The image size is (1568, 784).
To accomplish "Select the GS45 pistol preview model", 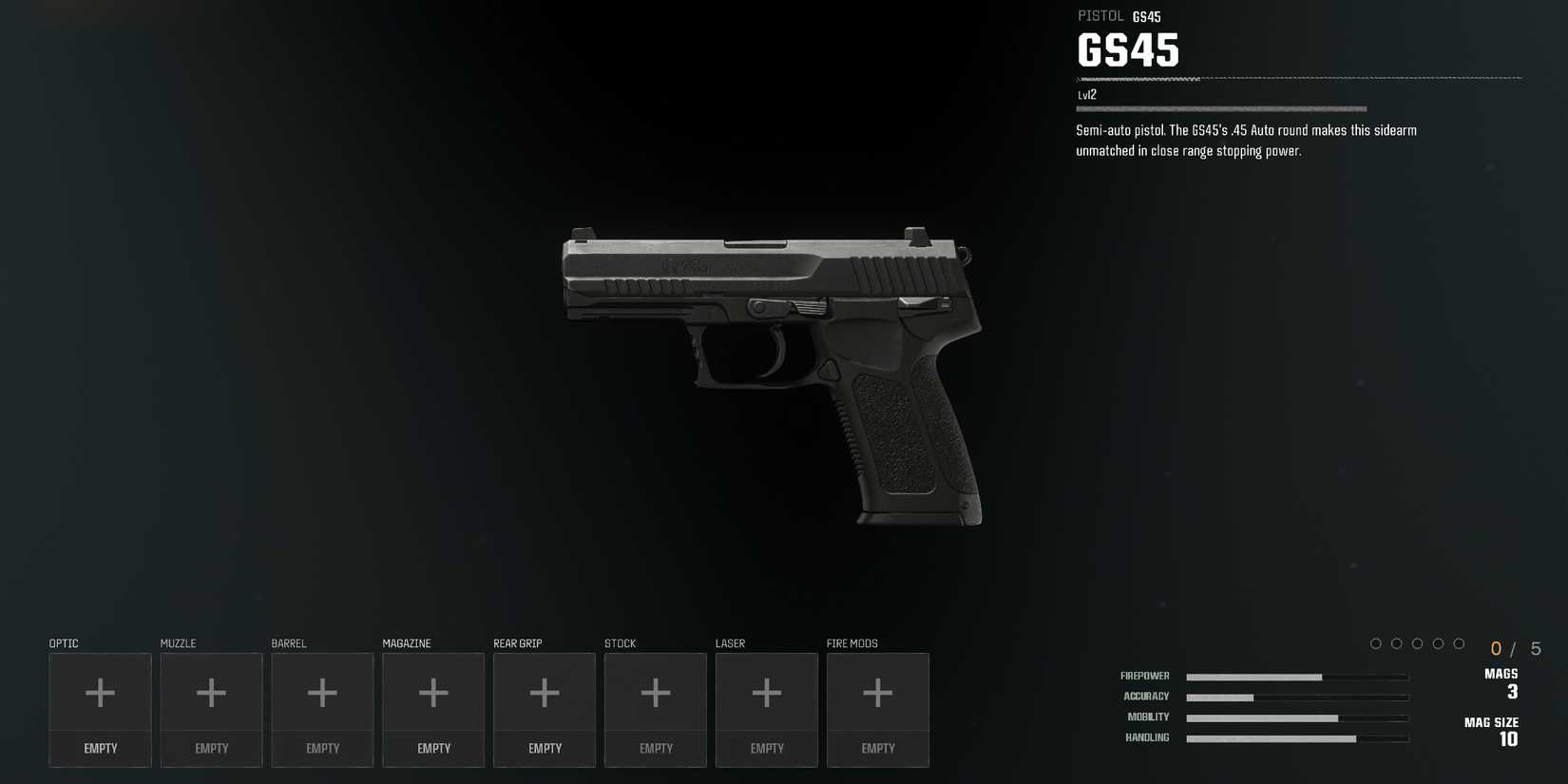I will [770, 371].
